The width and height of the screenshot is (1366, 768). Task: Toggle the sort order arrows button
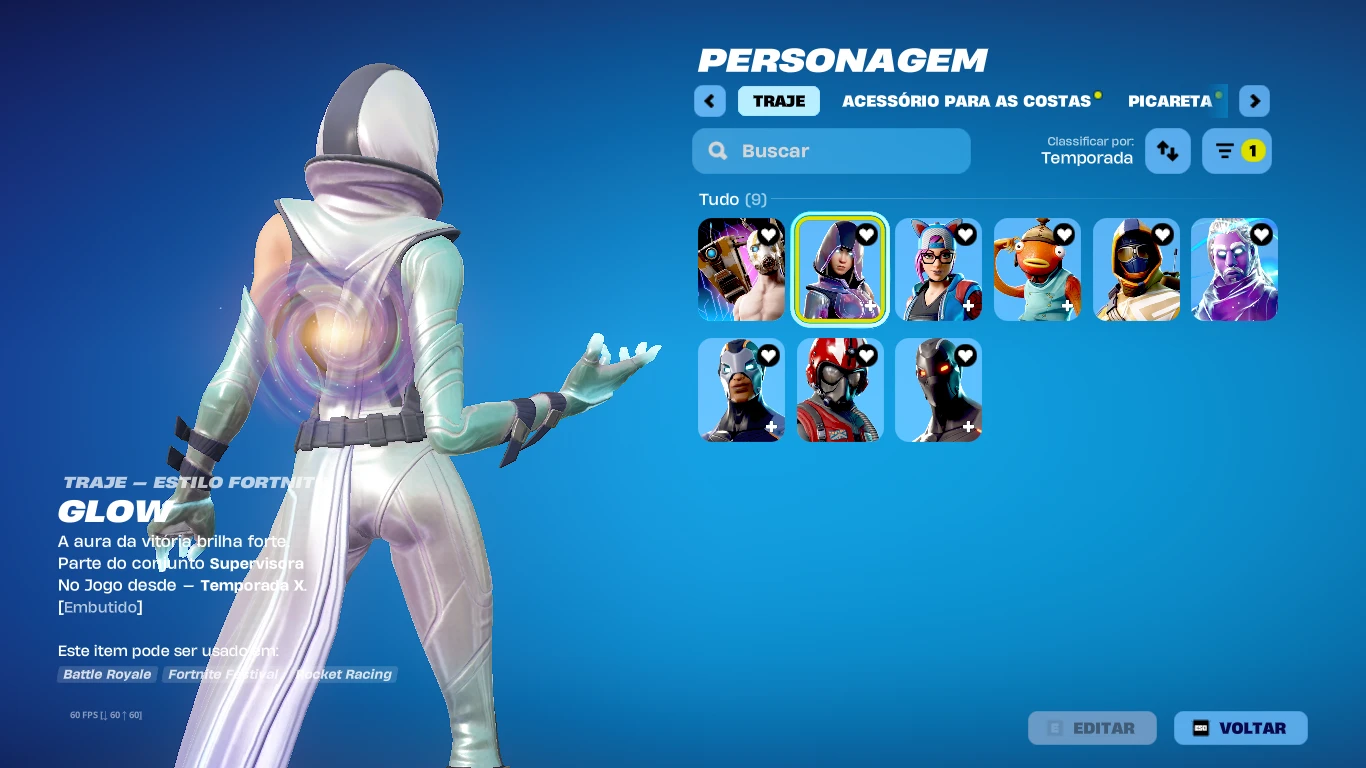click(1167, 151)
